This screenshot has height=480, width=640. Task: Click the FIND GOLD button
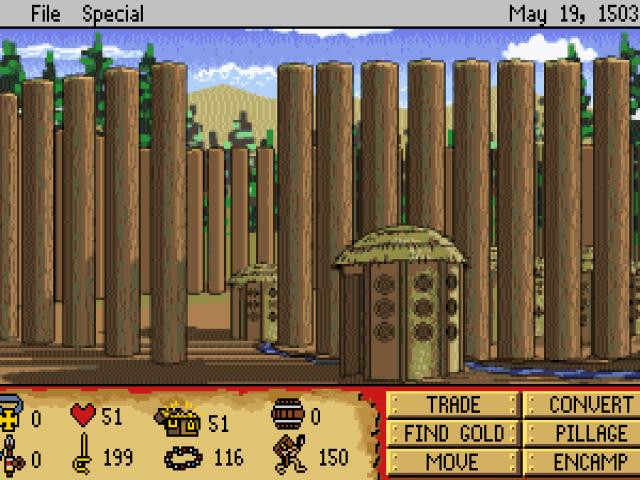click(453, 434)
